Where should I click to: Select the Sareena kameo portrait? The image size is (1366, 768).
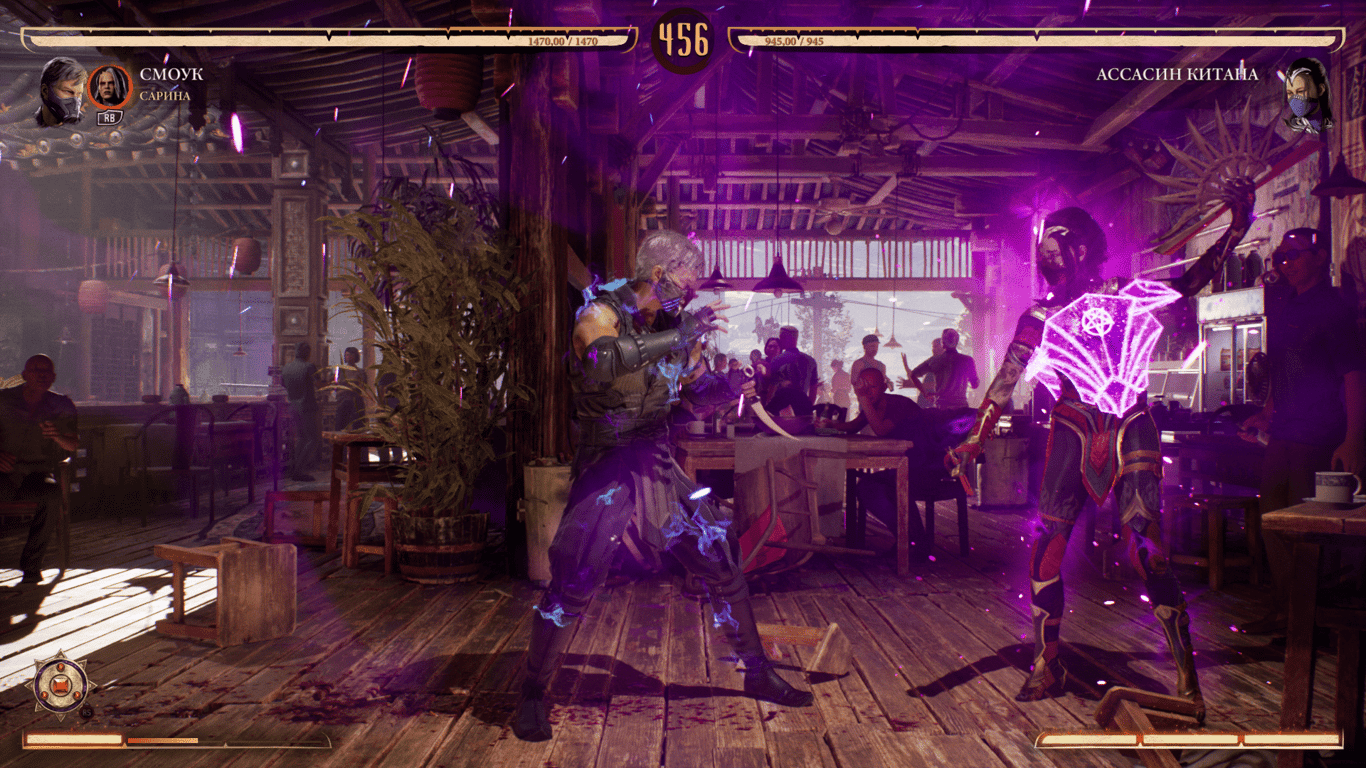point(110,87)
